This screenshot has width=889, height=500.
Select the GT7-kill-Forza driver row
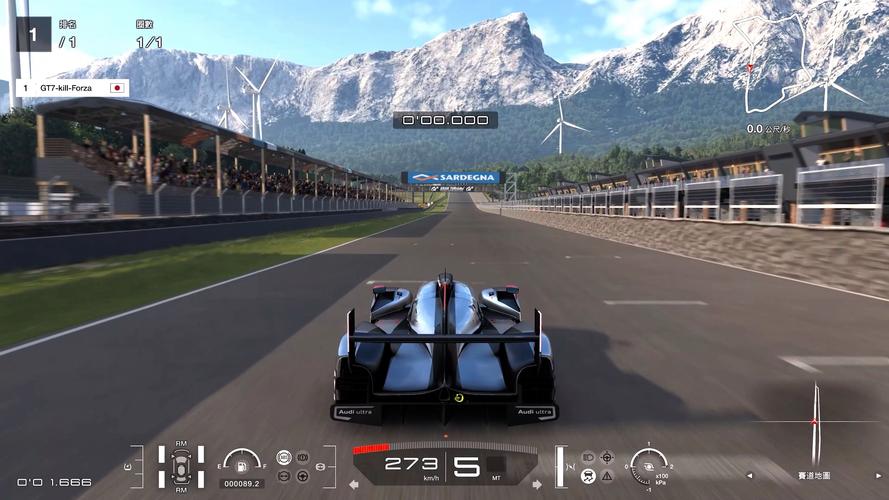(x=72, y=88)
